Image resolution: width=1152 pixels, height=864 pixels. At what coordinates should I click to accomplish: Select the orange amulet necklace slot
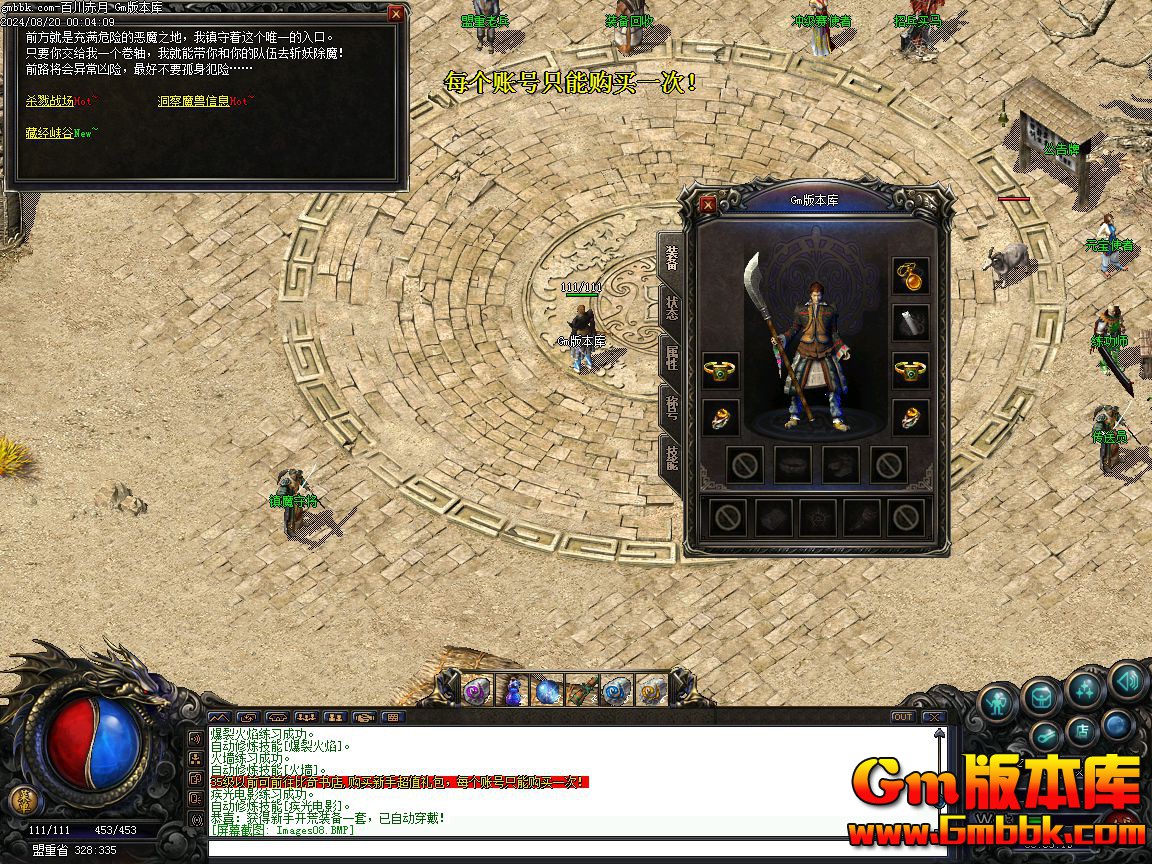910,275
